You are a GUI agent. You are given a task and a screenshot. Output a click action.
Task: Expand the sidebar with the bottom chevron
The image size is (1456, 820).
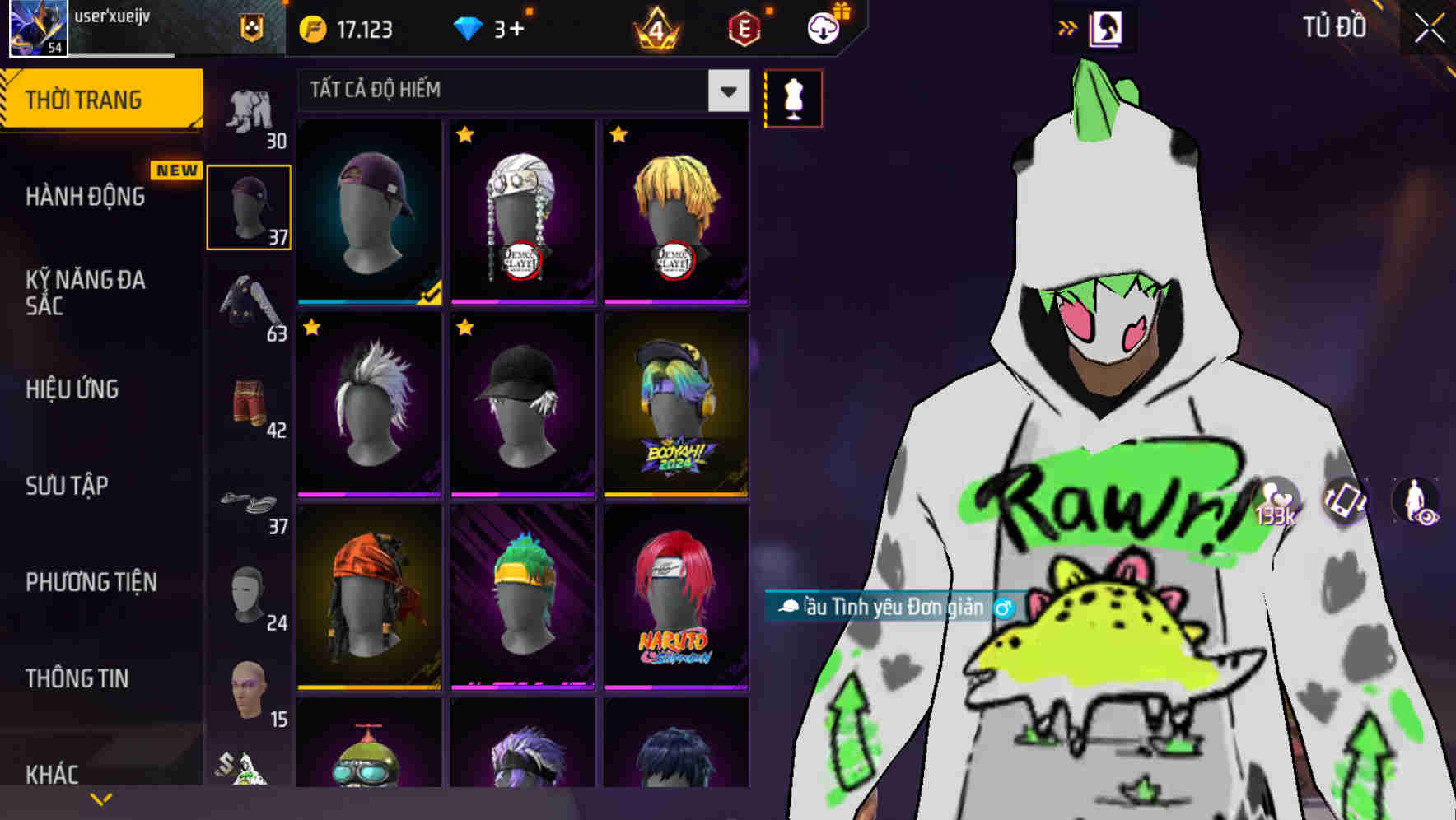pyautogui.click(x=101, y=799)
